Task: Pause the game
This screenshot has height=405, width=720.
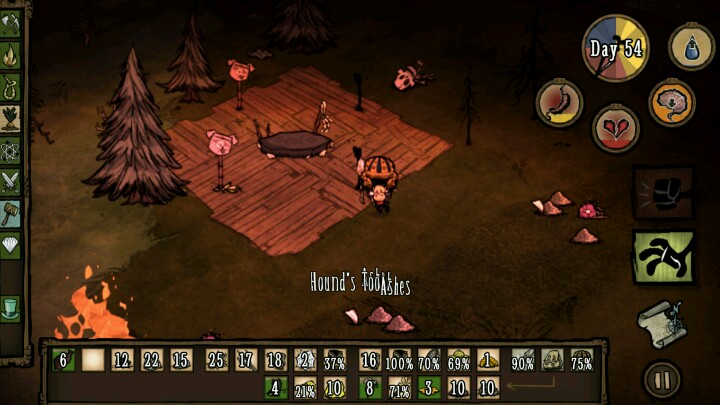Action: tap(661, 379)
